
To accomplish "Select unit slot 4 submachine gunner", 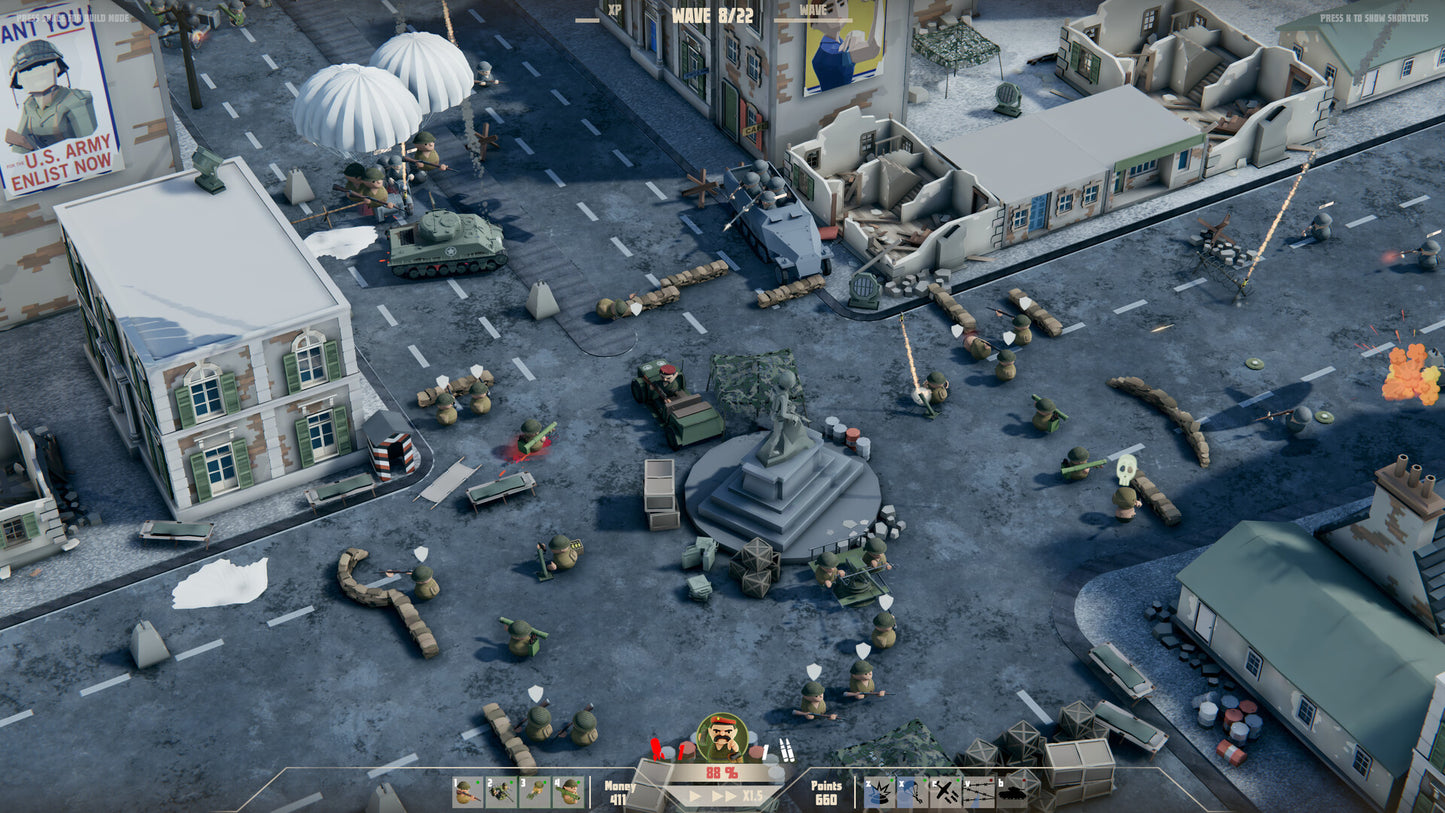I will tap(568, 793).
